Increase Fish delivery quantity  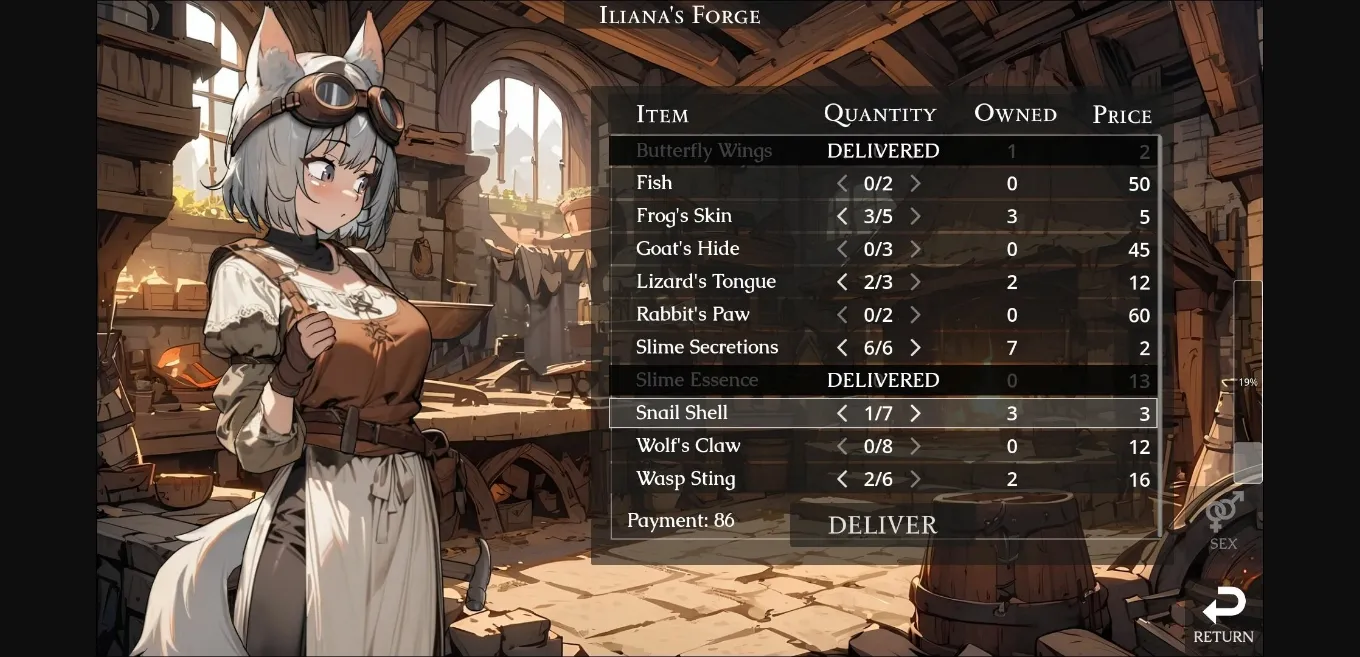click(915, 184)
